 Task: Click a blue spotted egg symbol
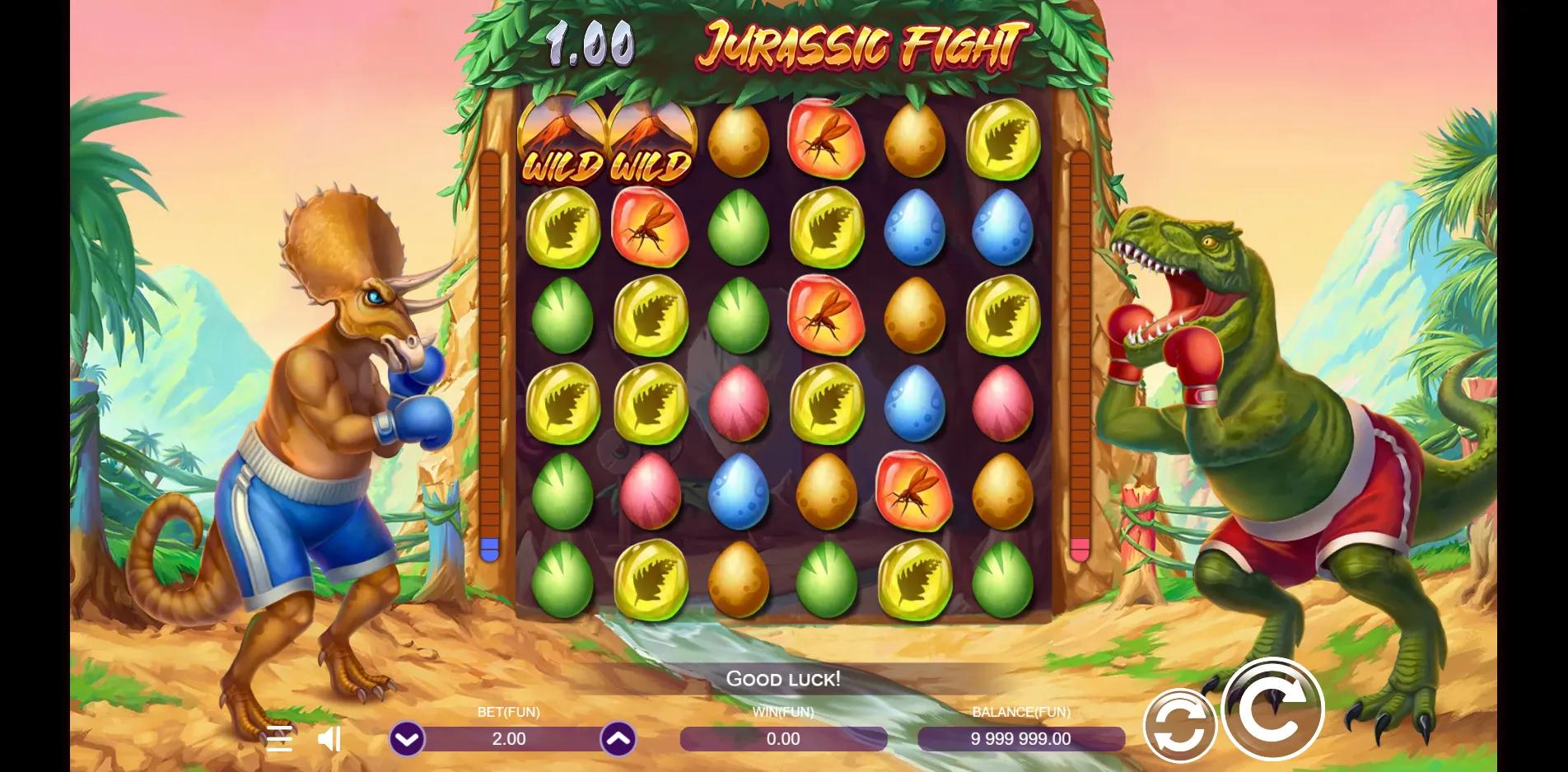tap(912, 231)
